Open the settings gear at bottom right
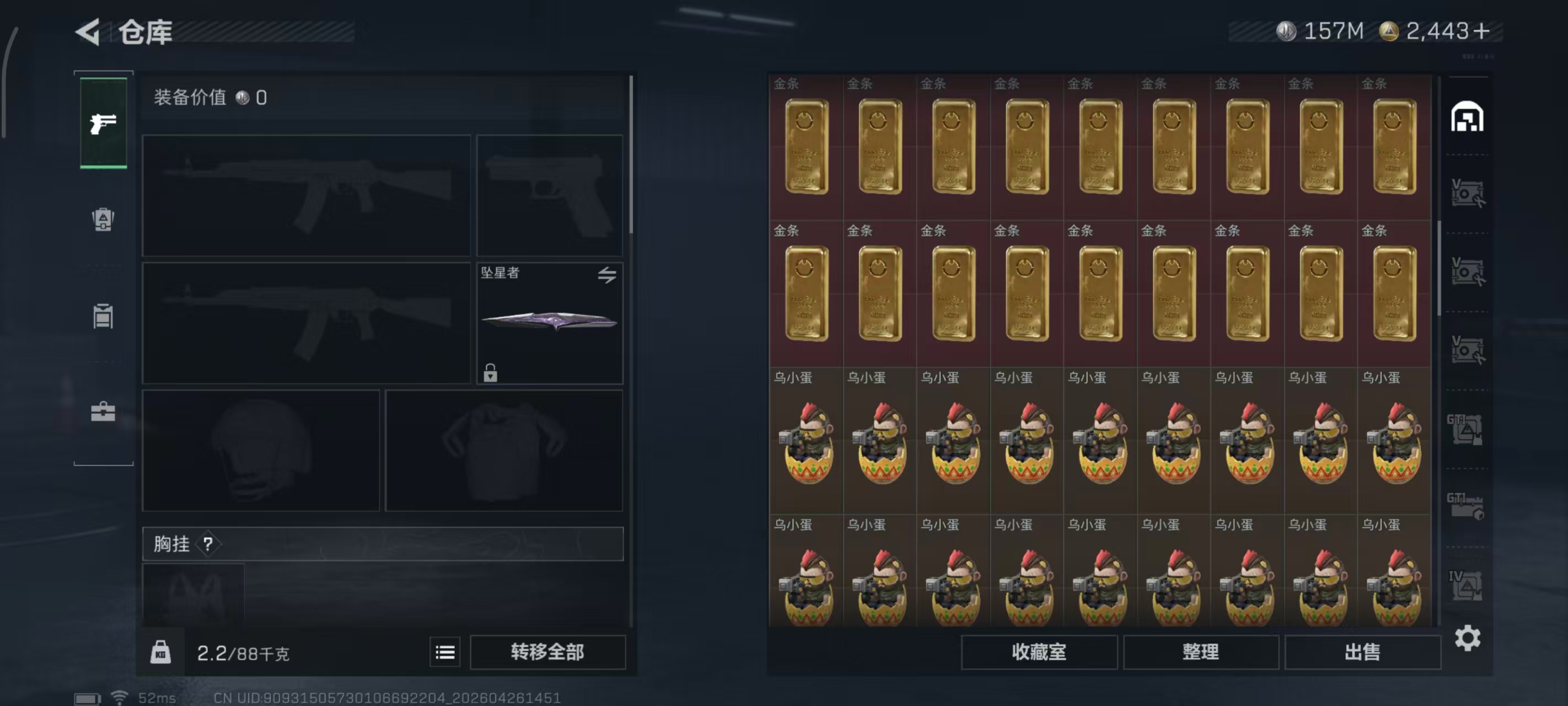1568x706 pixels. [x=1468, y=639]
